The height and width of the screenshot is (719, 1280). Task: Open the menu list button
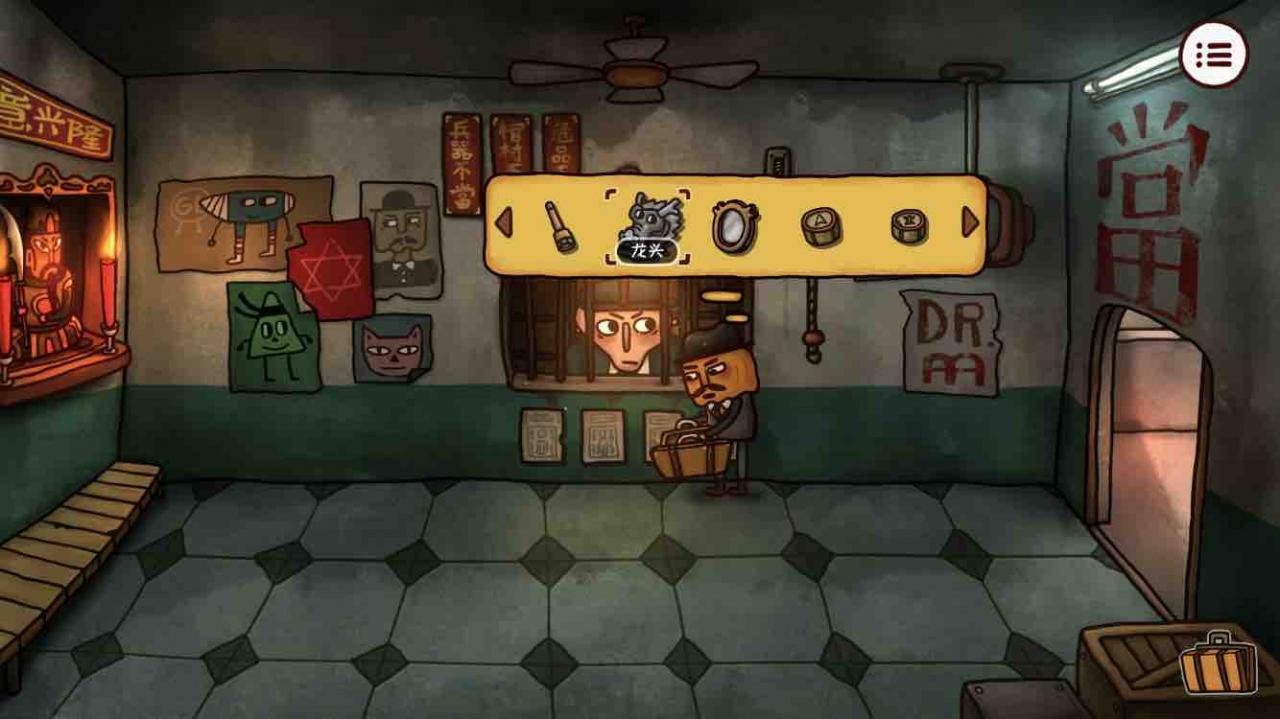(x=1213, y=55)
